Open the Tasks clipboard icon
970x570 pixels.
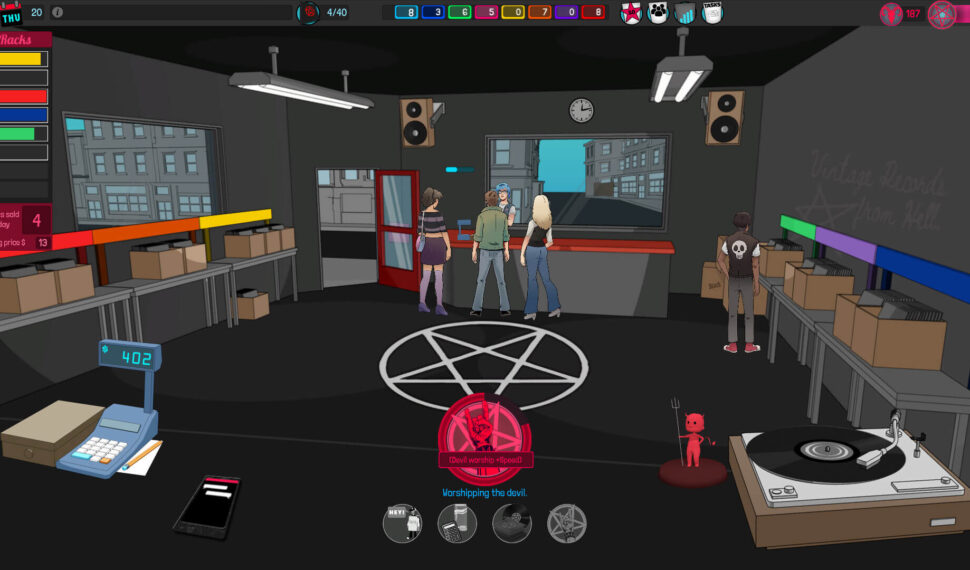(x=712, y=12)
